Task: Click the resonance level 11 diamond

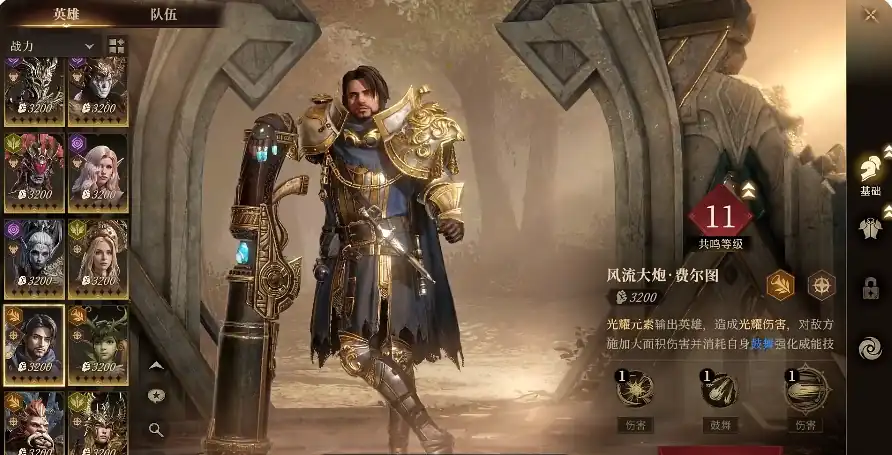Action: 720,216
